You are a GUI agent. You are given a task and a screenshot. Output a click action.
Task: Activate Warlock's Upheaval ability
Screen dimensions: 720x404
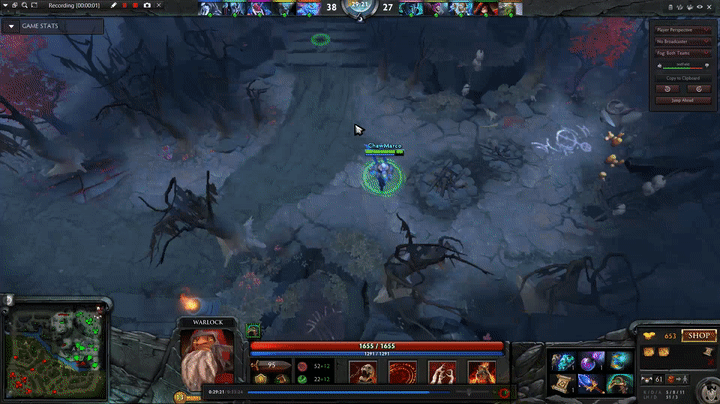(x=440, y=373)
